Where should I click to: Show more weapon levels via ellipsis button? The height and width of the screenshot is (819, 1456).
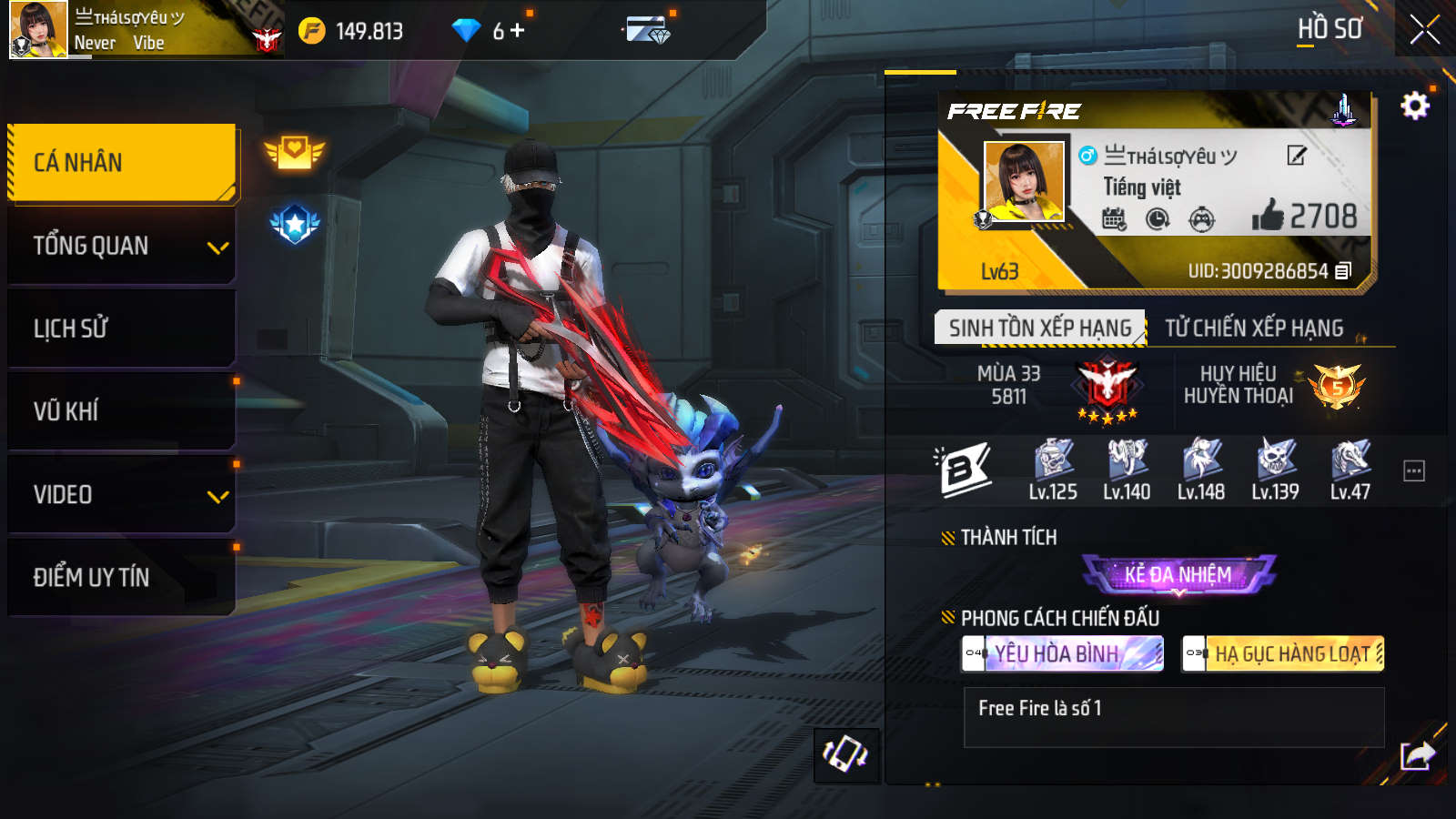[x=1413, y=471]
